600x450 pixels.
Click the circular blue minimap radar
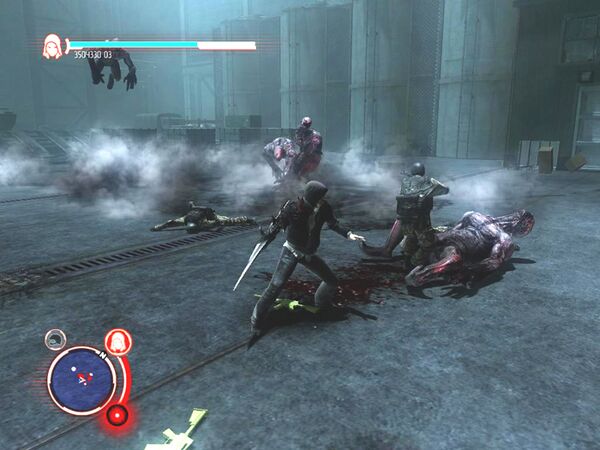81,380
